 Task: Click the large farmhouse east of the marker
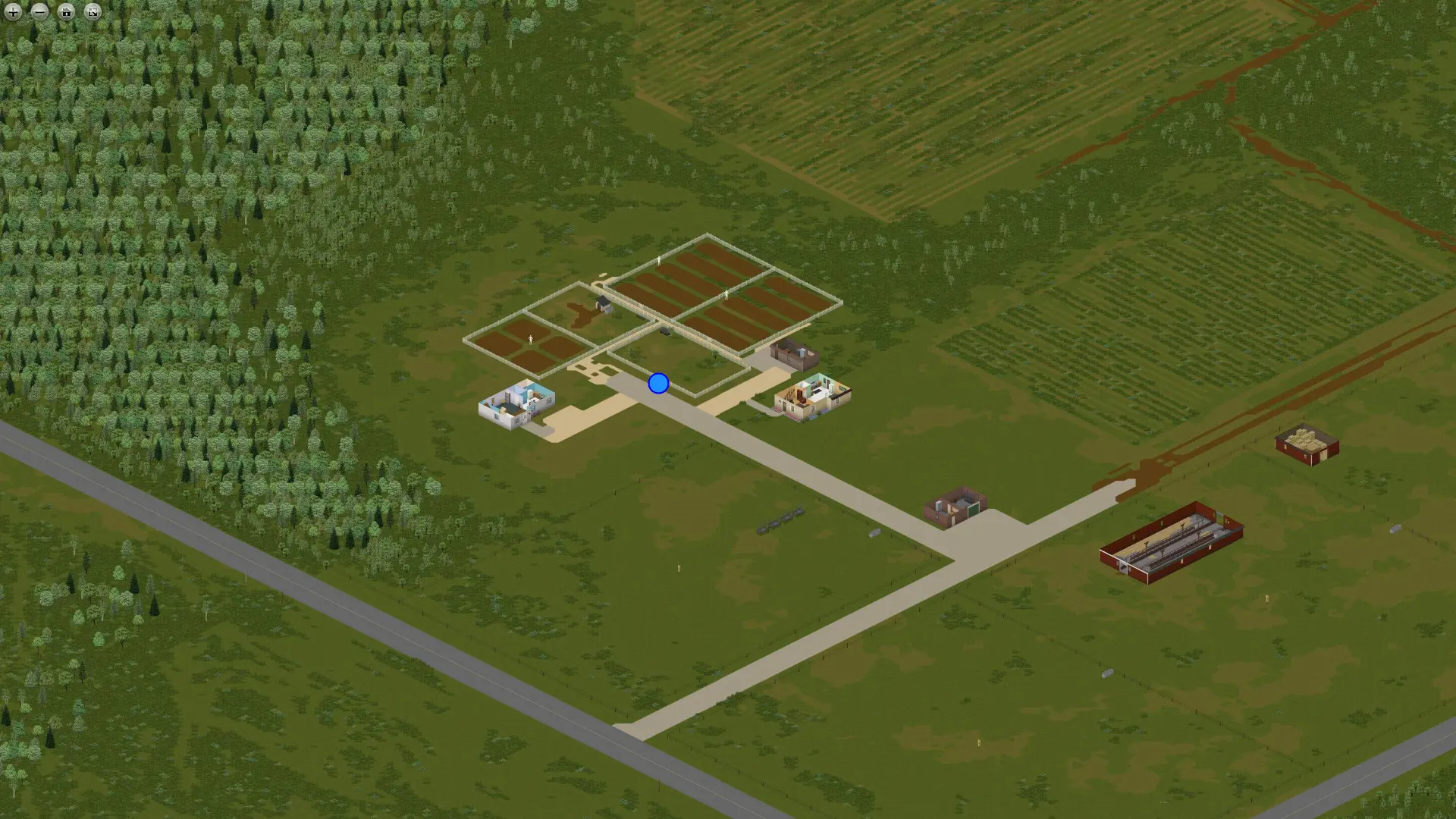[x=813, y=394]
